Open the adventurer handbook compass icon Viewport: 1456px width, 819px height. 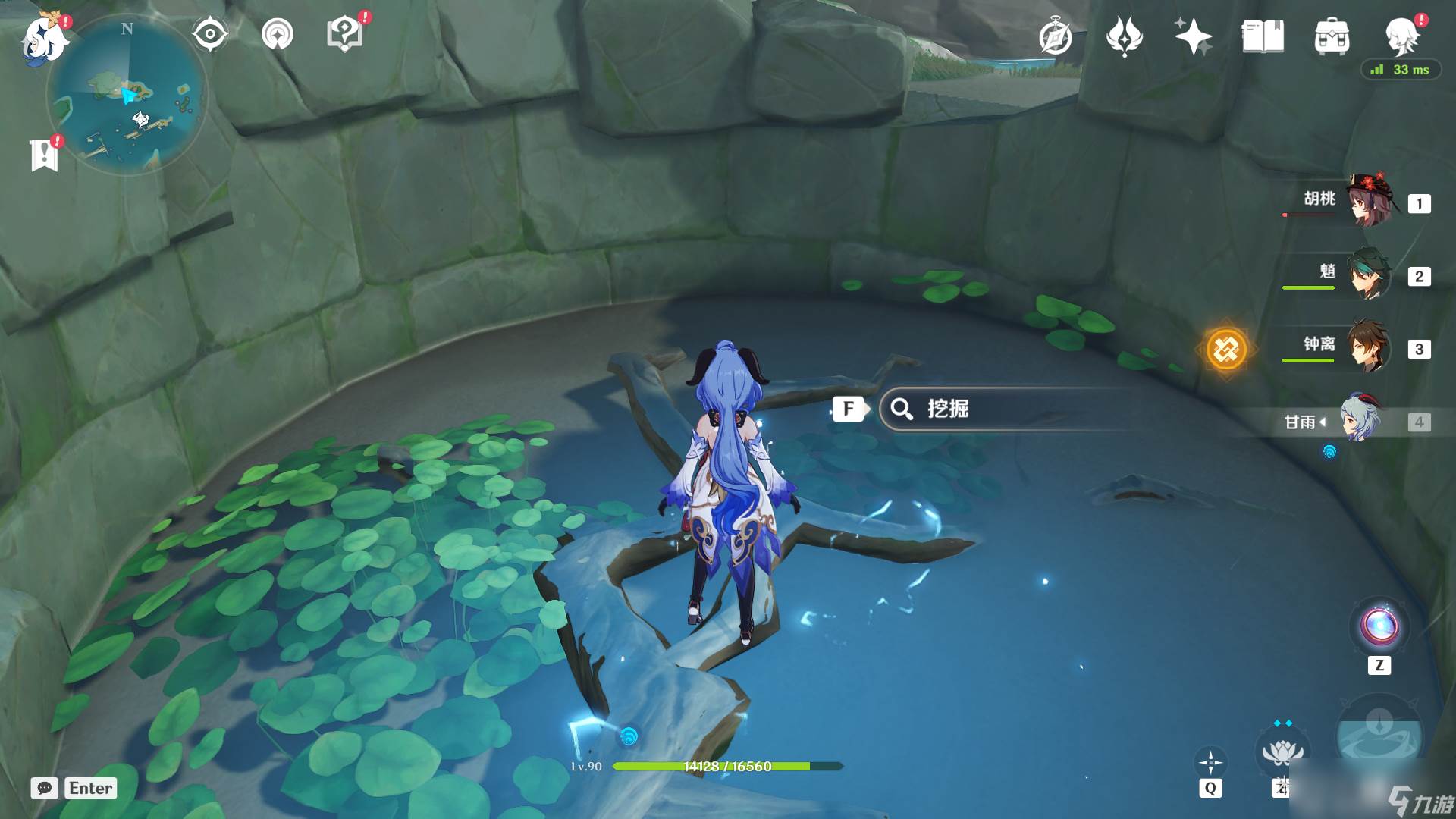coord(1055,36)
